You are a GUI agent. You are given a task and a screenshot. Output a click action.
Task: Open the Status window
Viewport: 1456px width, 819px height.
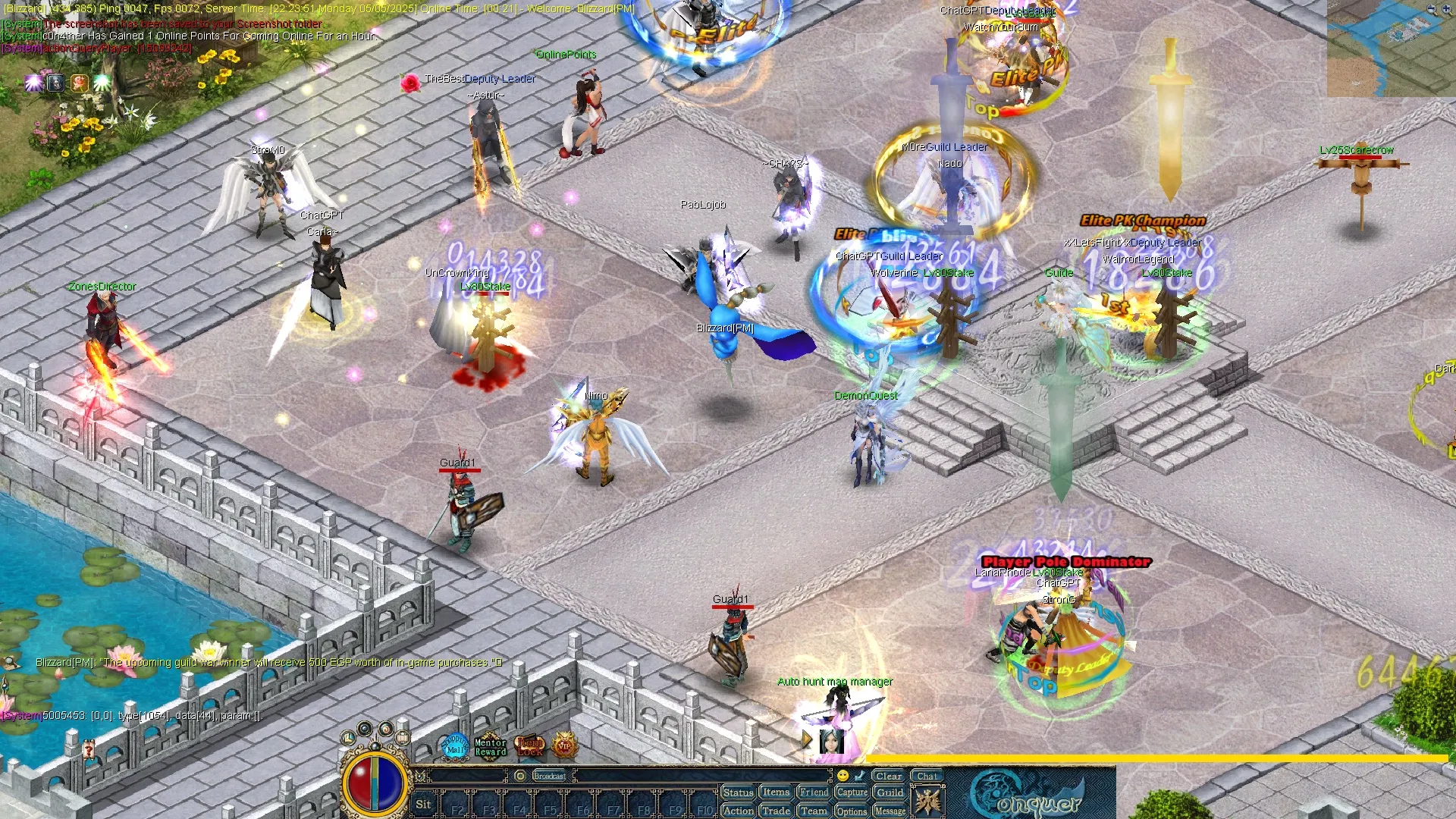(738, 792)
